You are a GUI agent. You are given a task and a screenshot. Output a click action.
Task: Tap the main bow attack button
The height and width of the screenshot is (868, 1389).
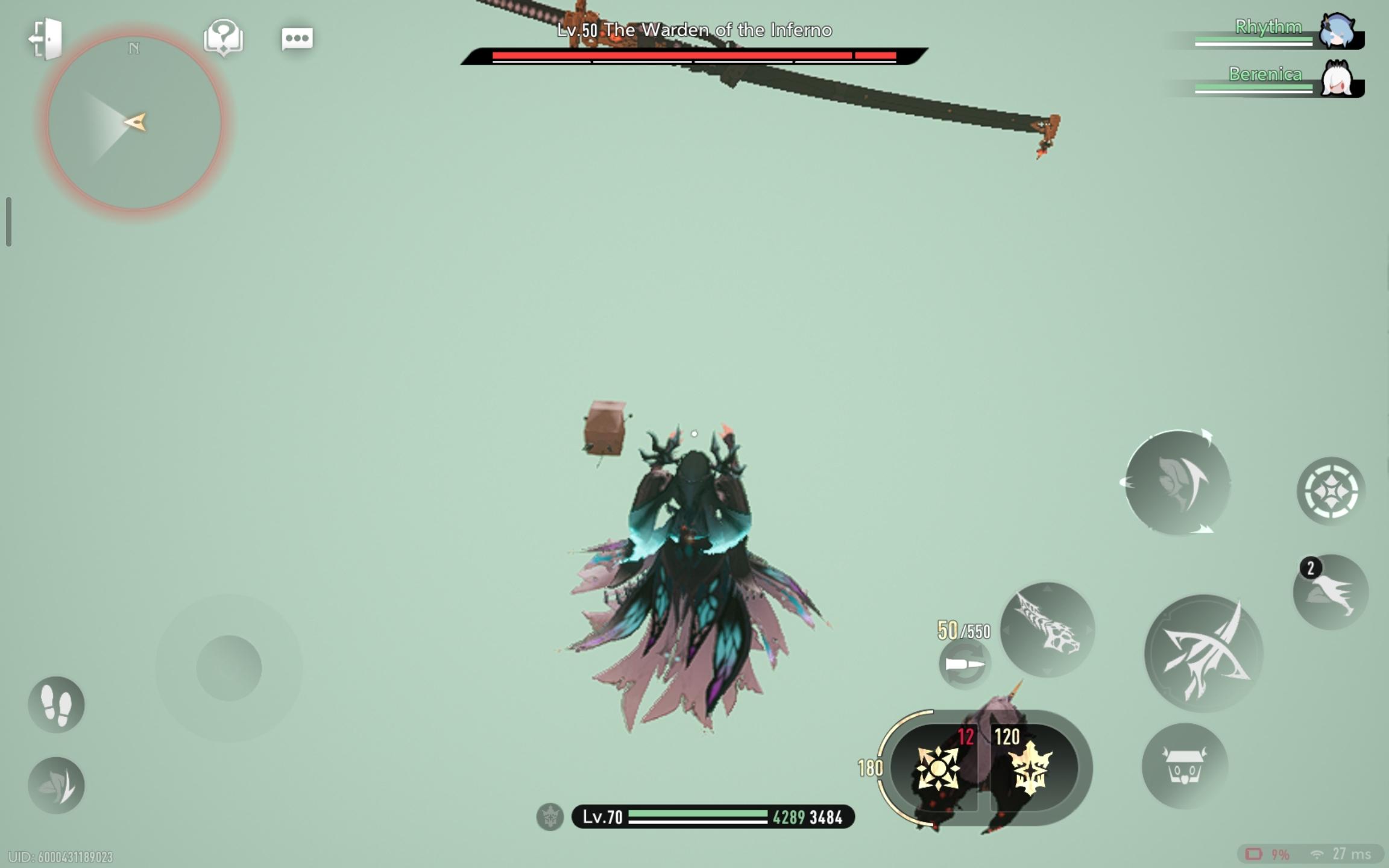[x=1203, y=653]
